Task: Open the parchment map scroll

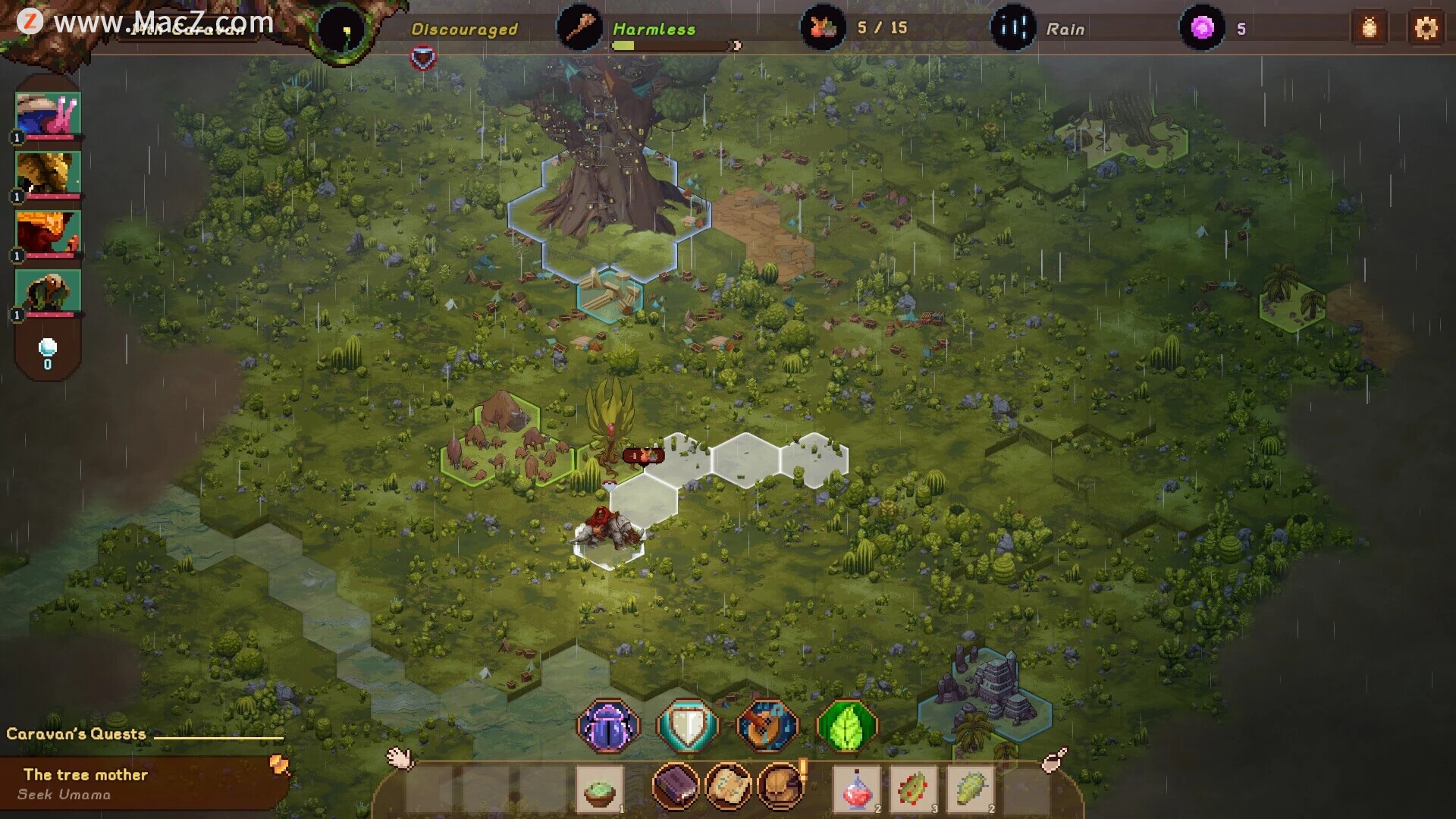Action: pos(728,786)
